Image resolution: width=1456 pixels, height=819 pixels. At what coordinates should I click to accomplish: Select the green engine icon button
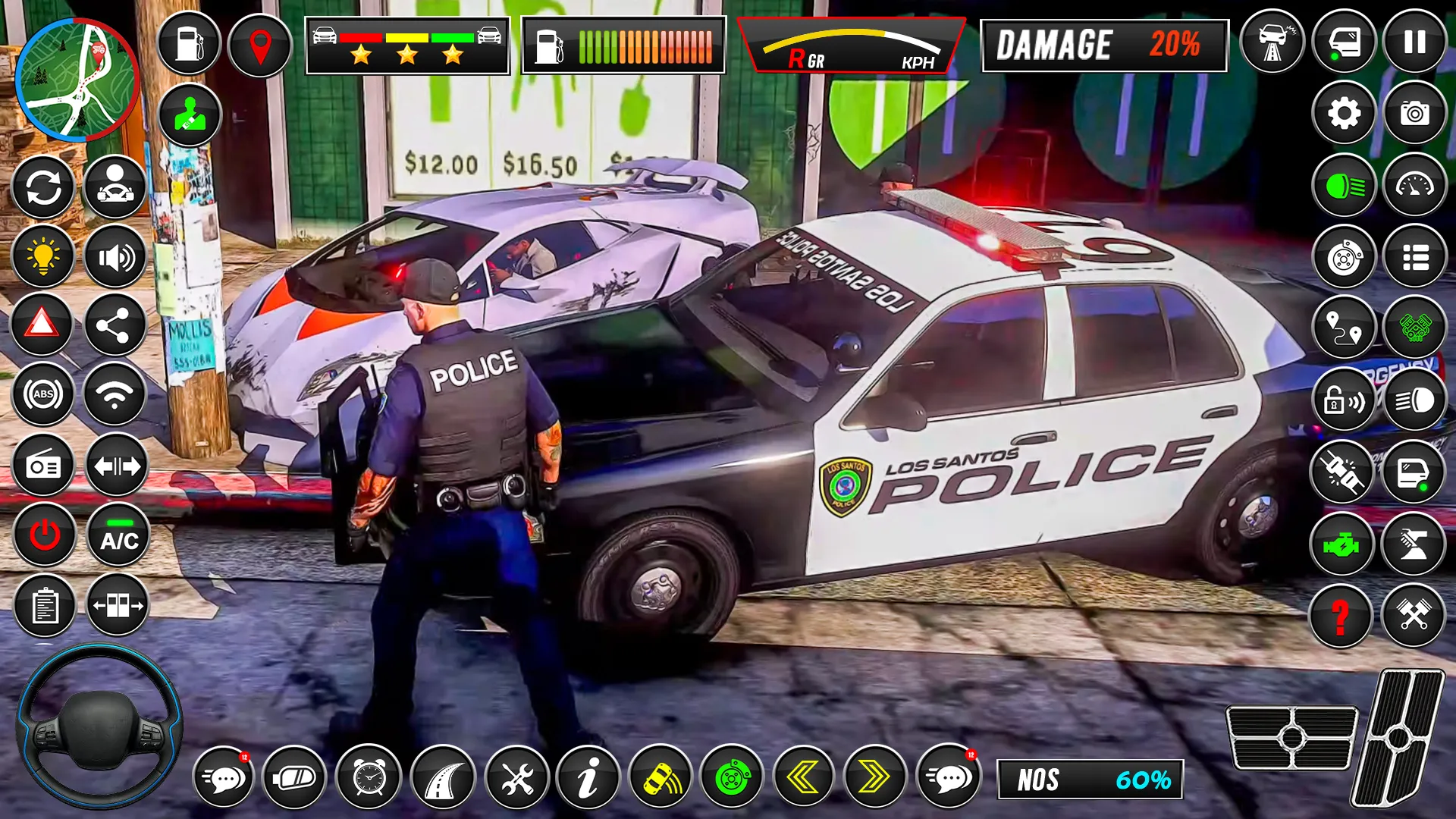[x=1341, y=544]
